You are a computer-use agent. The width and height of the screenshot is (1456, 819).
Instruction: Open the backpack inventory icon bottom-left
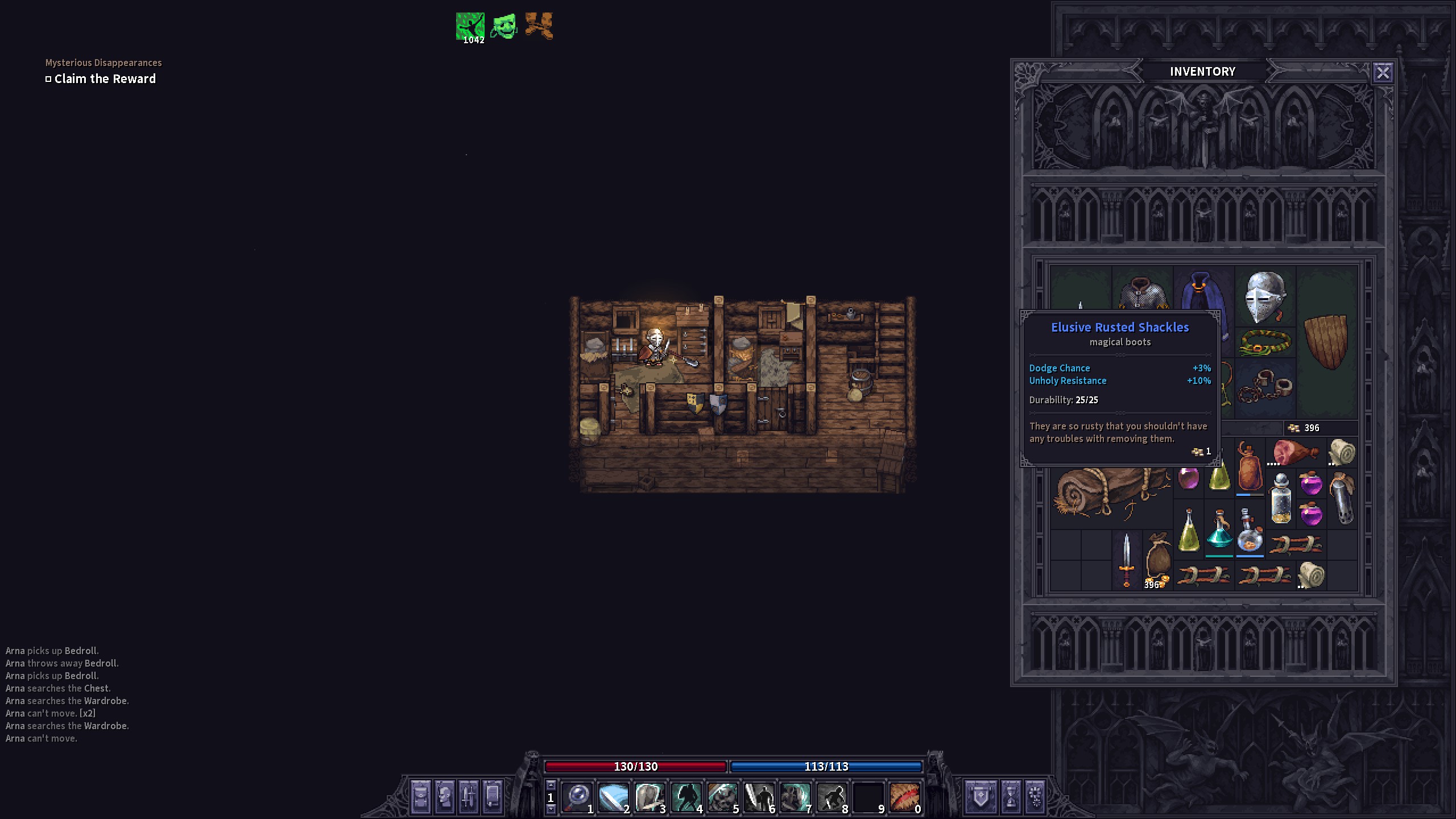point(422,796)
